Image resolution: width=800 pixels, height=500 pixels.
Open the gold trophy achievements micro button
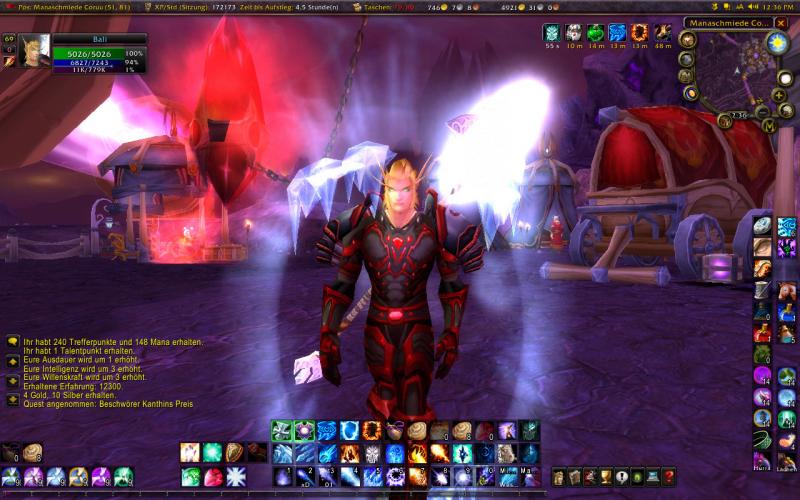606,477
